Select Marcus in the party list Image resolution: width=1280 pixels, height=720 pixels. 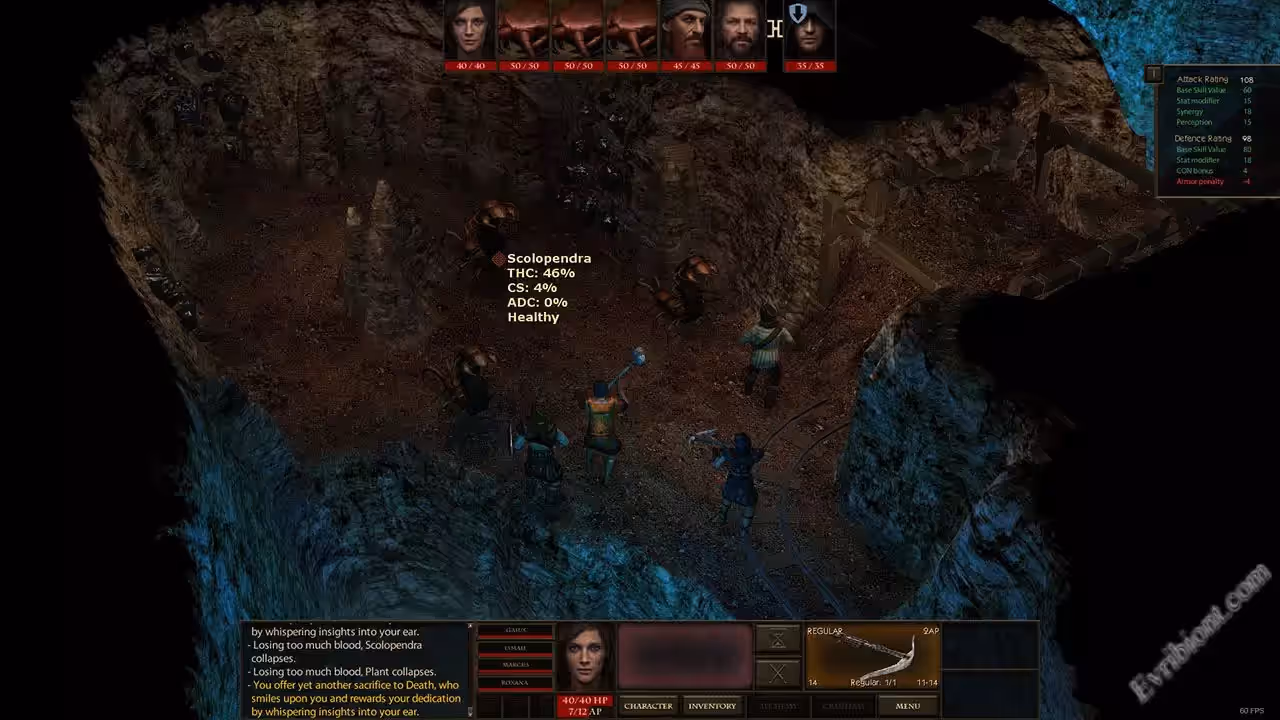(516, 664)
